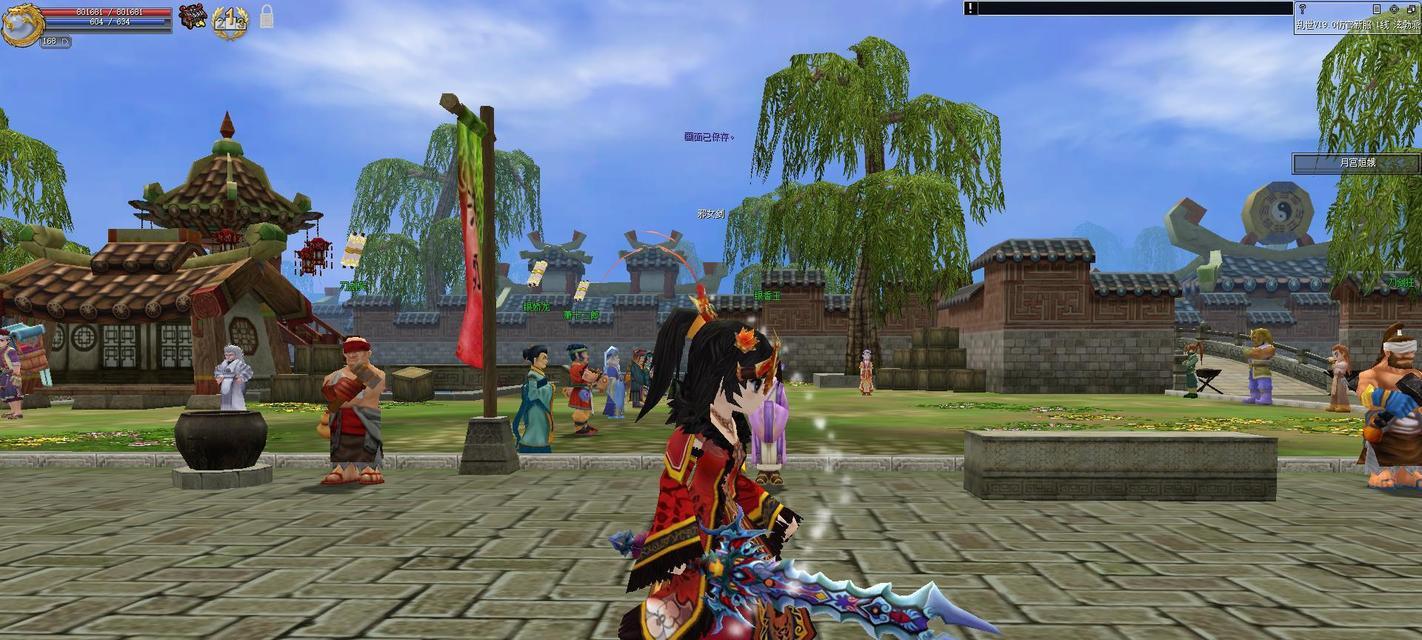Click the golden dragon character portrait
Image resolution: width=1422 pixels, height=640 pixels.
point(21,24)
